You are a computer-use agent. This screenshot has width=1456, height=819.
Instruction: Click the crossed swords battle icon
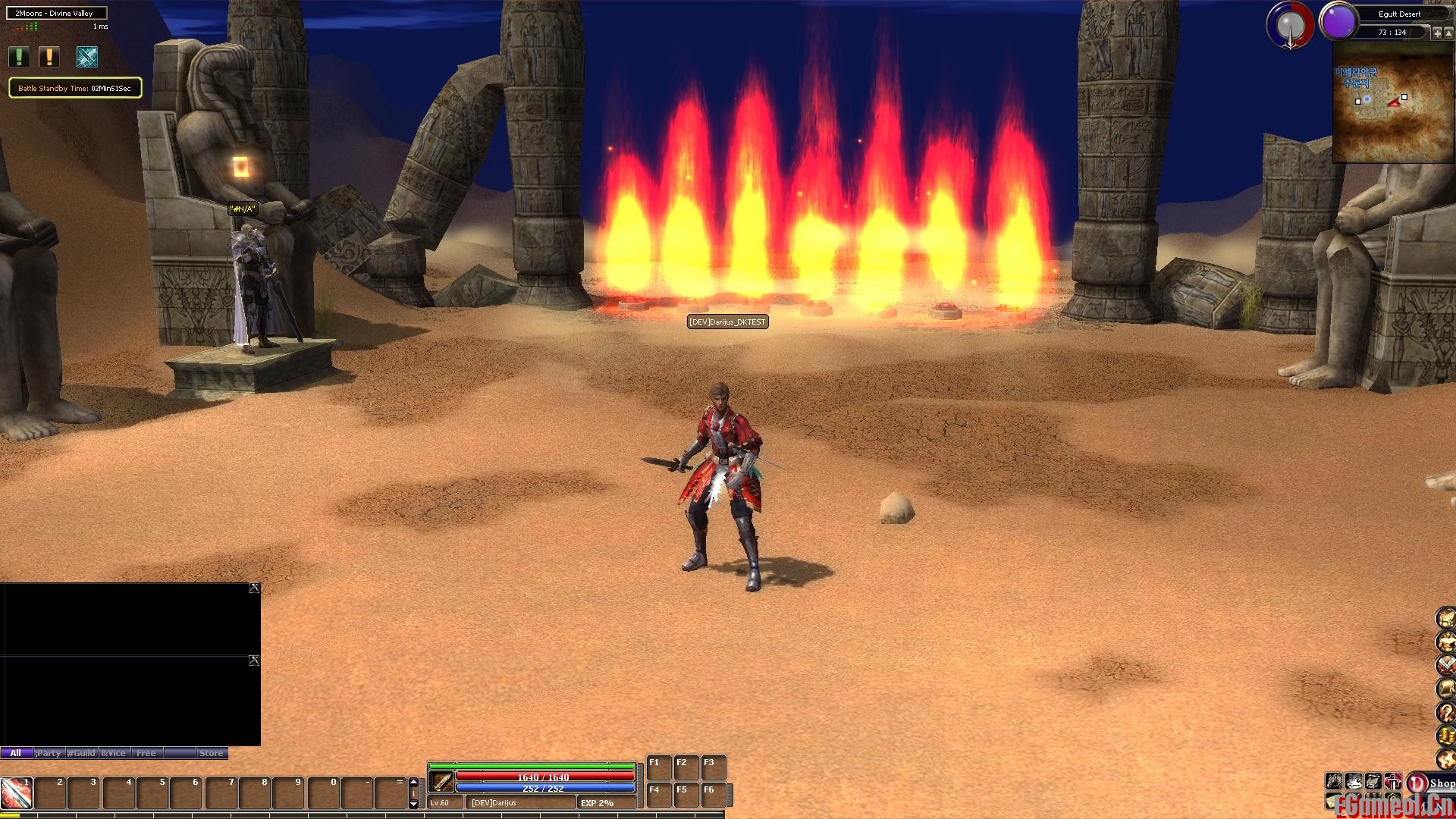87,57
